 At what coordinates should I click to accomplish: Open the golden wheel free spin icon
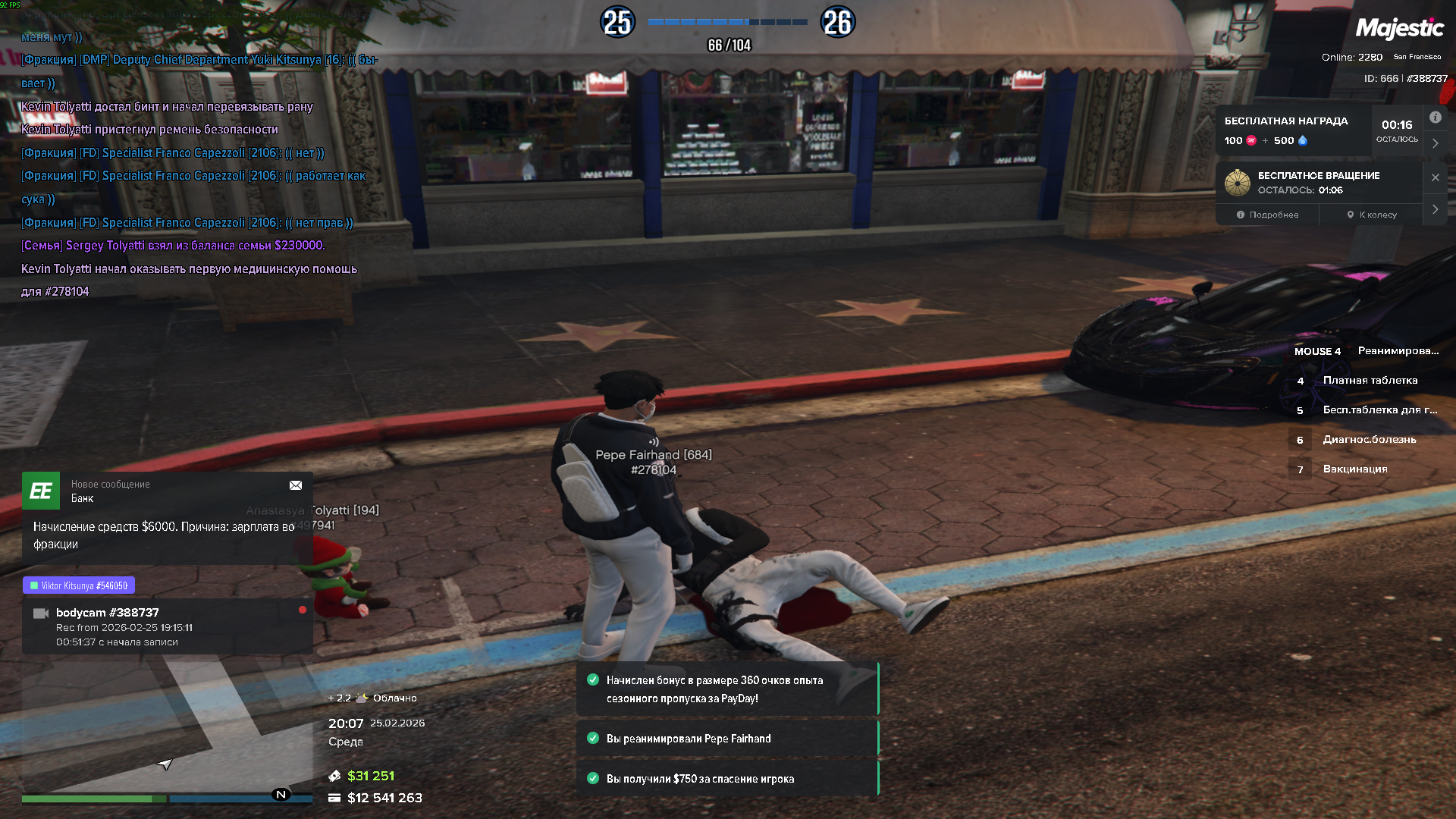click(1238, 183)
